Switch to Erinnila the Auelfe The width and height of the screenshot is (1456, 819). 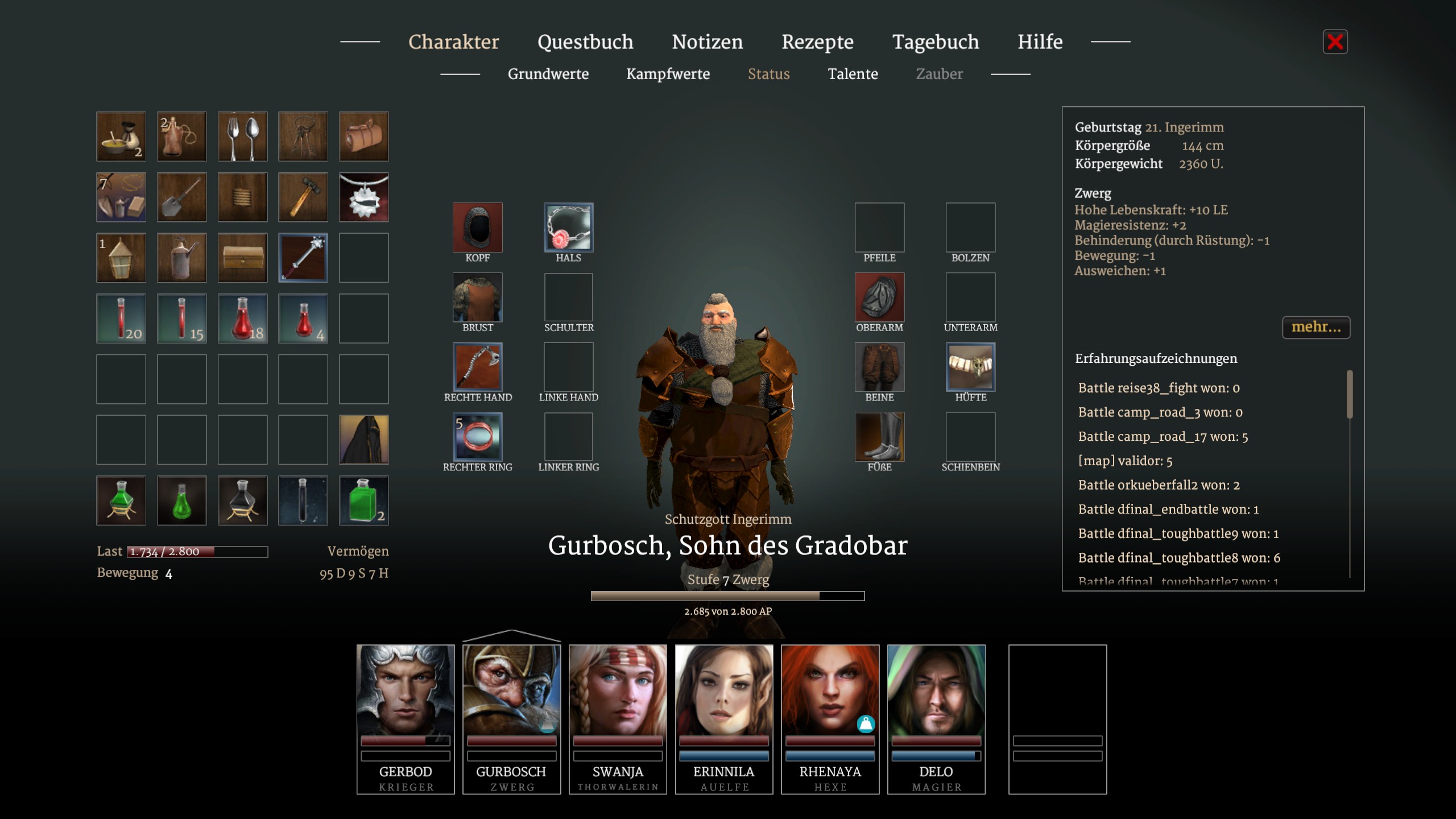click(x=724, y=718)
